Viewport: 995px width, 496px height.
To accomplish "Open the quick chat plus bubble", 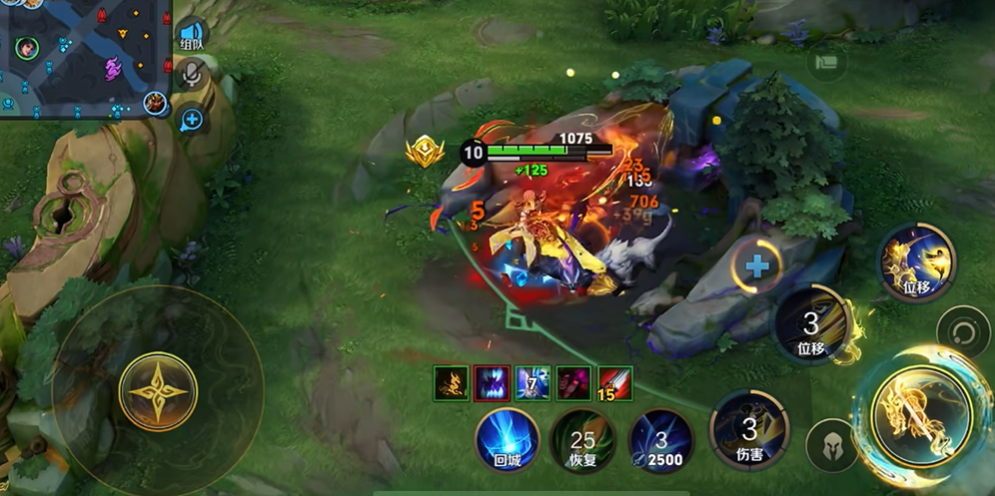I will click(x=191, y=120).
